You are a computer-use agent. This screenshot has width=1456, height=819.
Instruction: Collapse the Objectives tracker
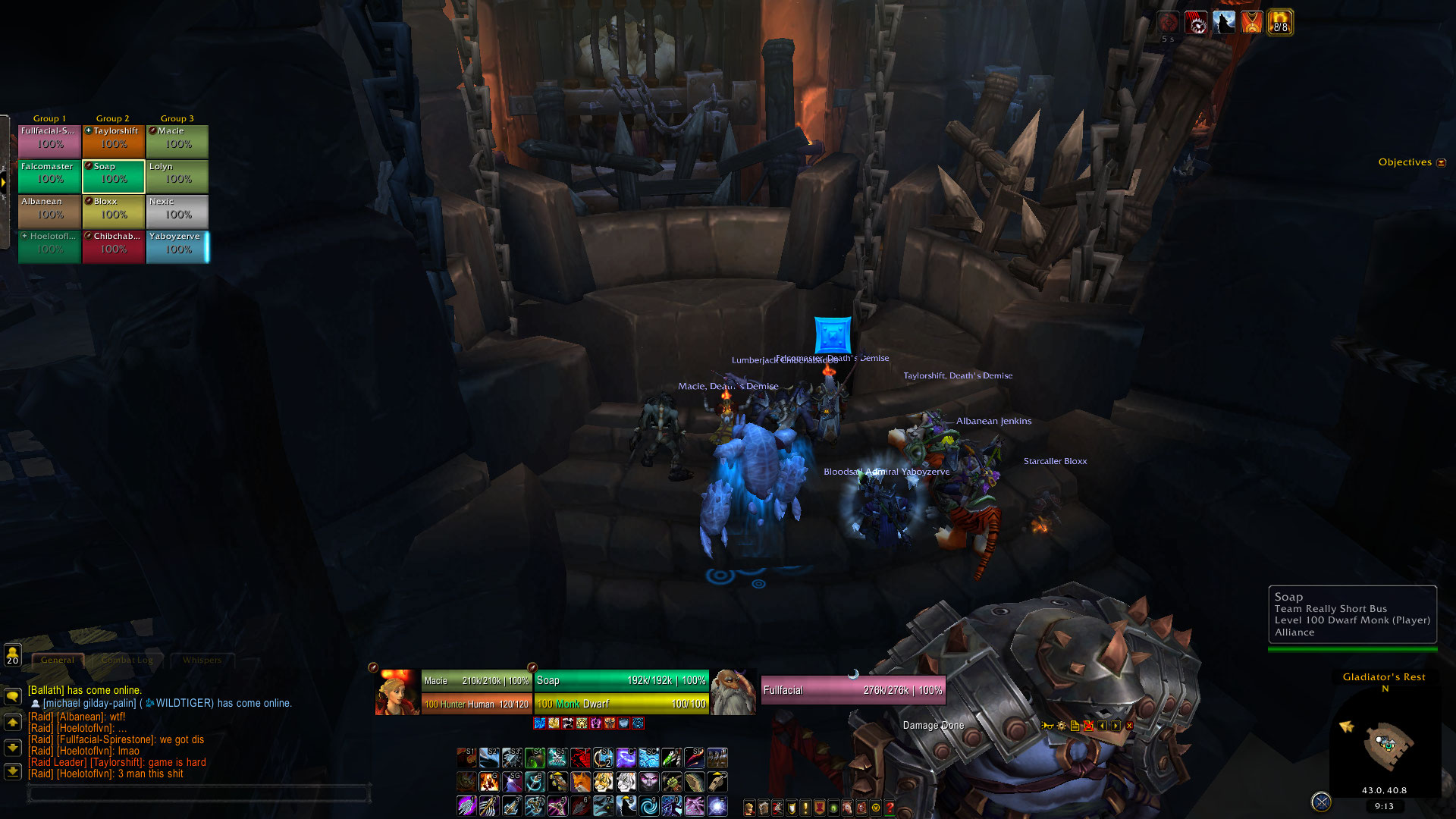coord(1442,162)
